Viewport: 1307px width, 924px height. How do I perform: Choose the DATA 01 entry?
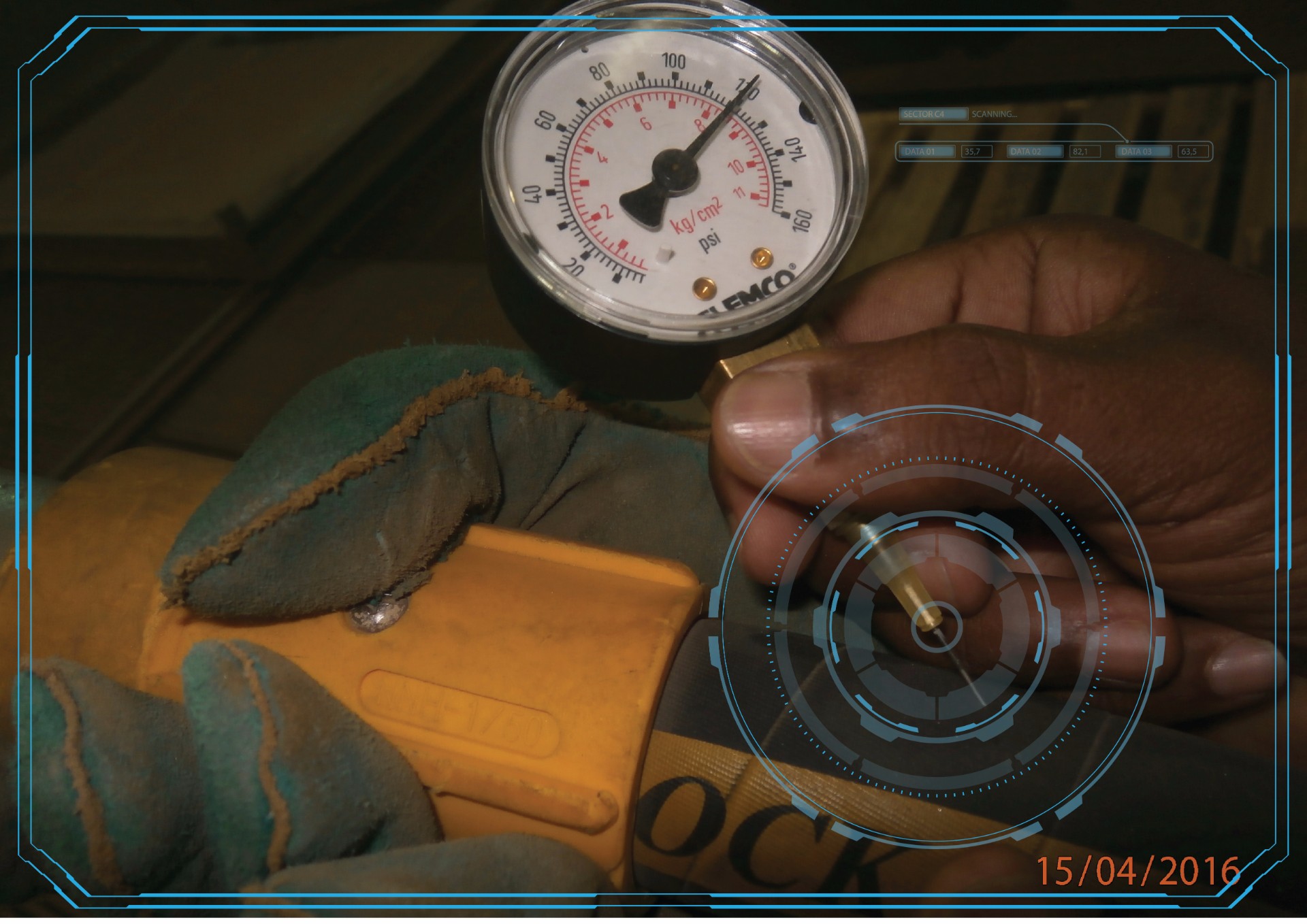[926, 152]
